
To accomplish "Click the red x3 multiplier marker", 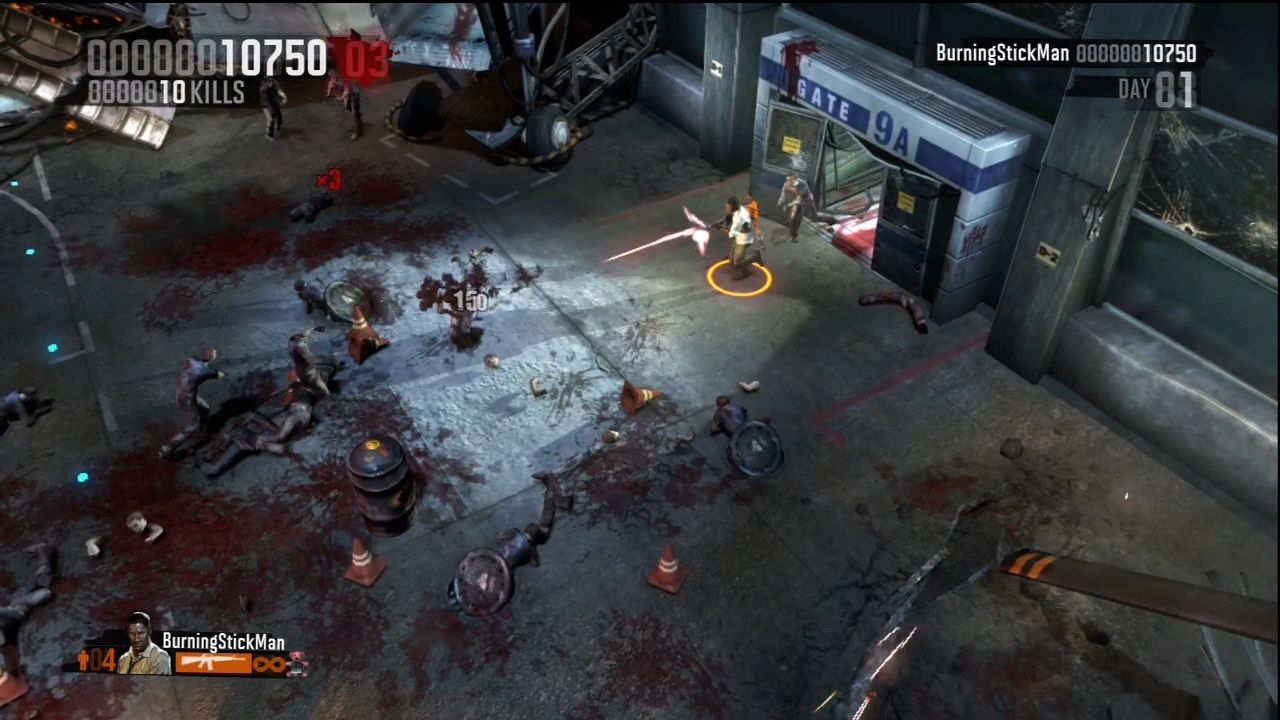I will point(328,181).
